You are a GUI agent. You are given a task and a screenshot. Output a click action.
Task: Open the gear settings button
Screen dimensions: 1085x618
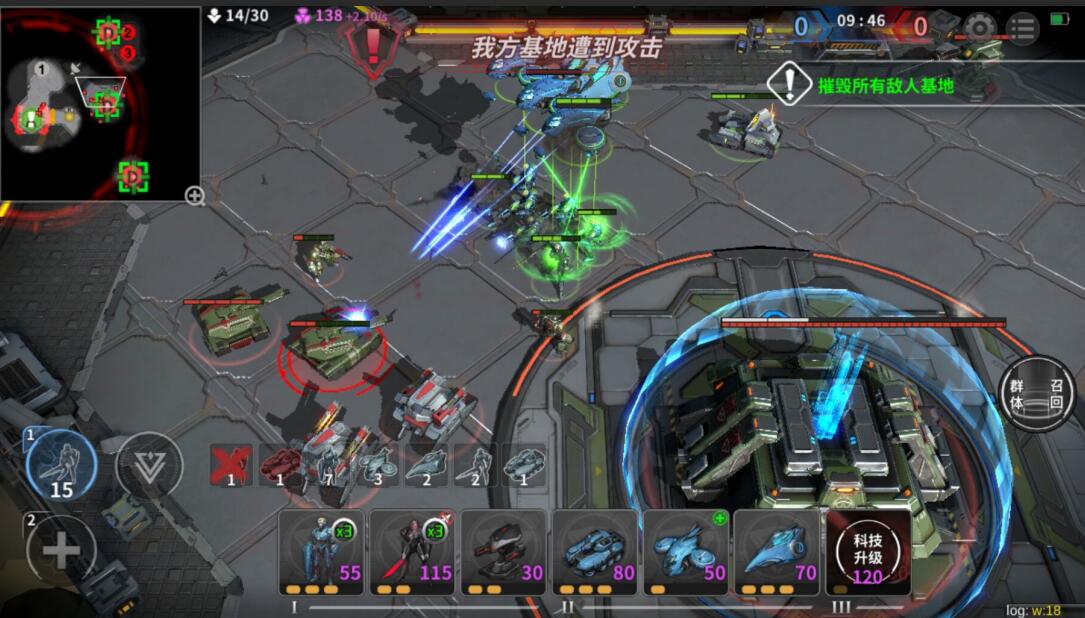(979, 27)
